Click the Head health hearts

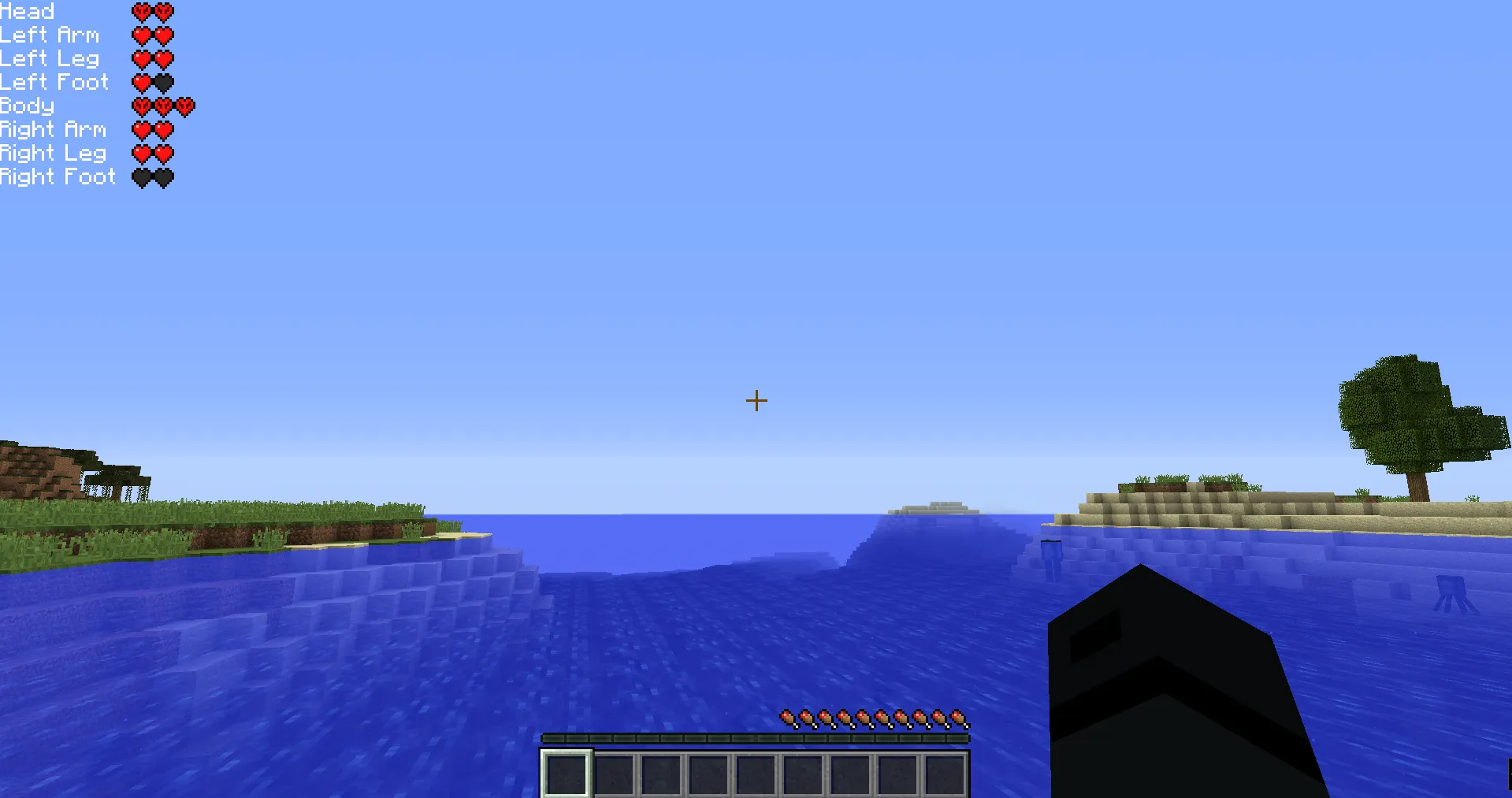coord(154,11)
